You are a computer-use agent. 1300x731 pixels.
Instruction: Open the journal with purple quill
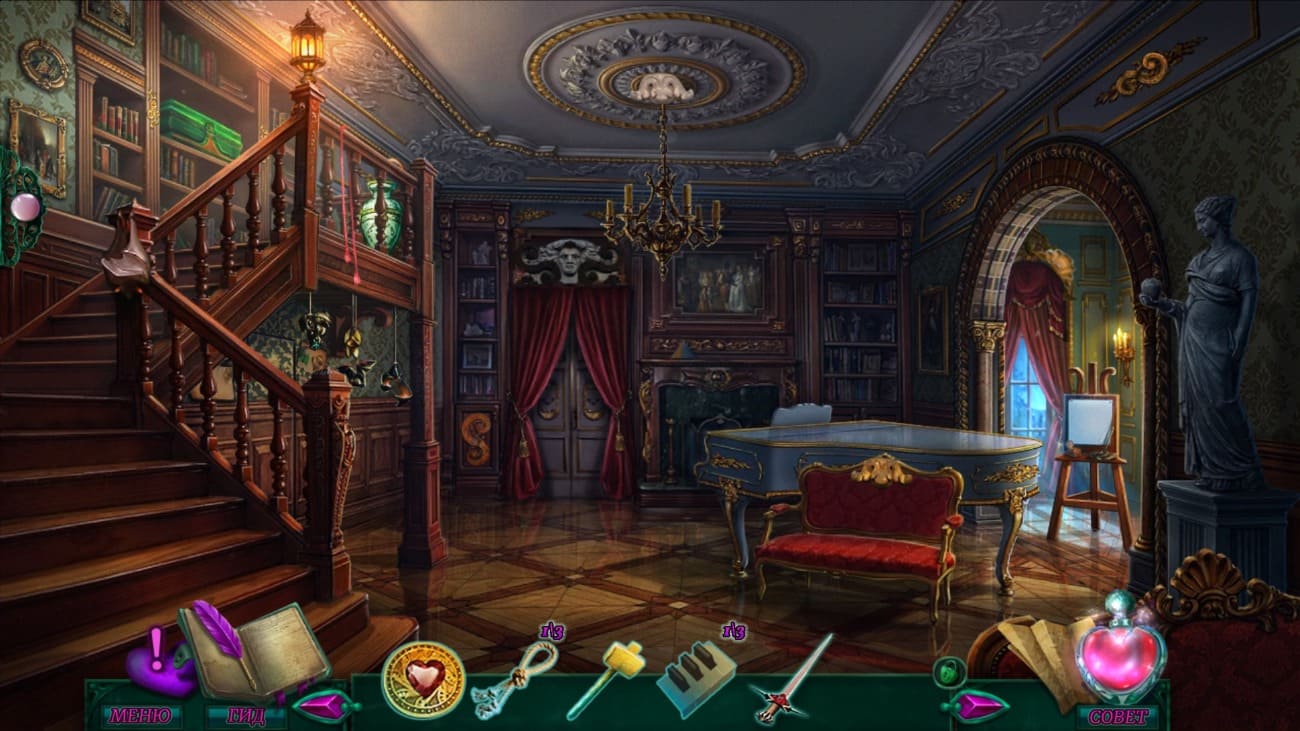coord(256,650)
